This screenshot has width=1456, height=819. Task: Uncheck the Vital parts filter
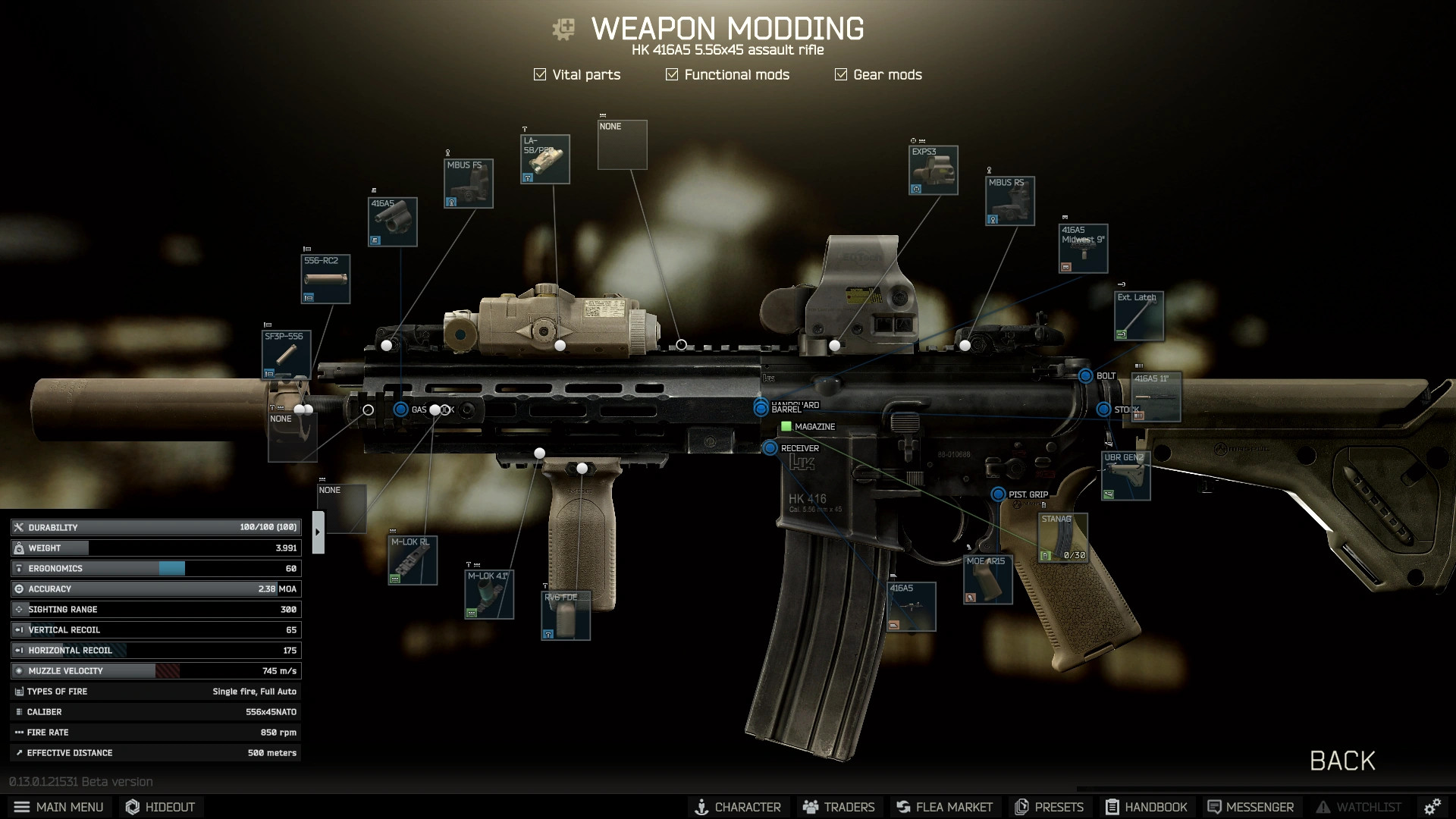[540, 74]
